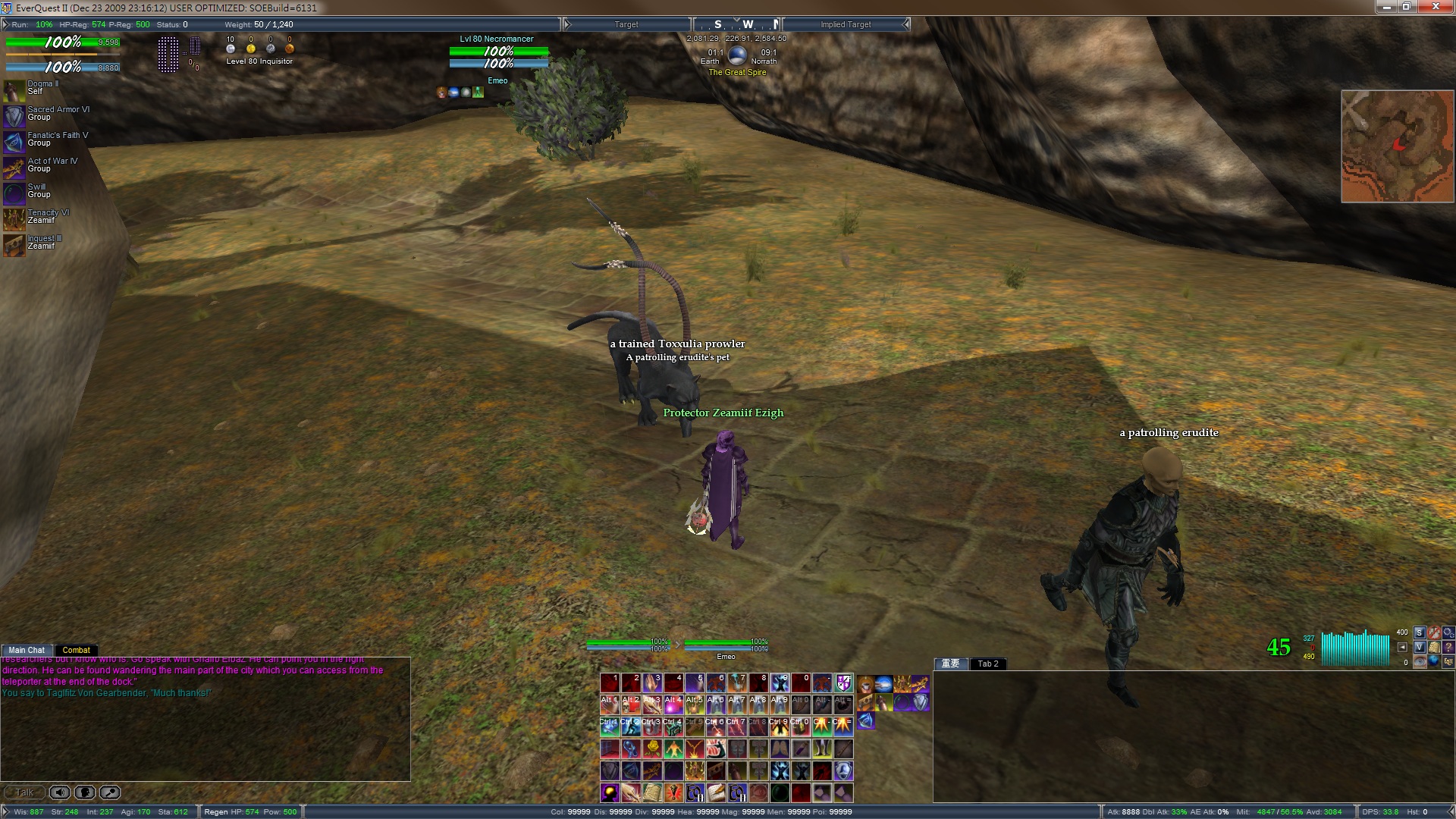
Task: Click the EQII menu button
Action: click(x=1448, y=661)
